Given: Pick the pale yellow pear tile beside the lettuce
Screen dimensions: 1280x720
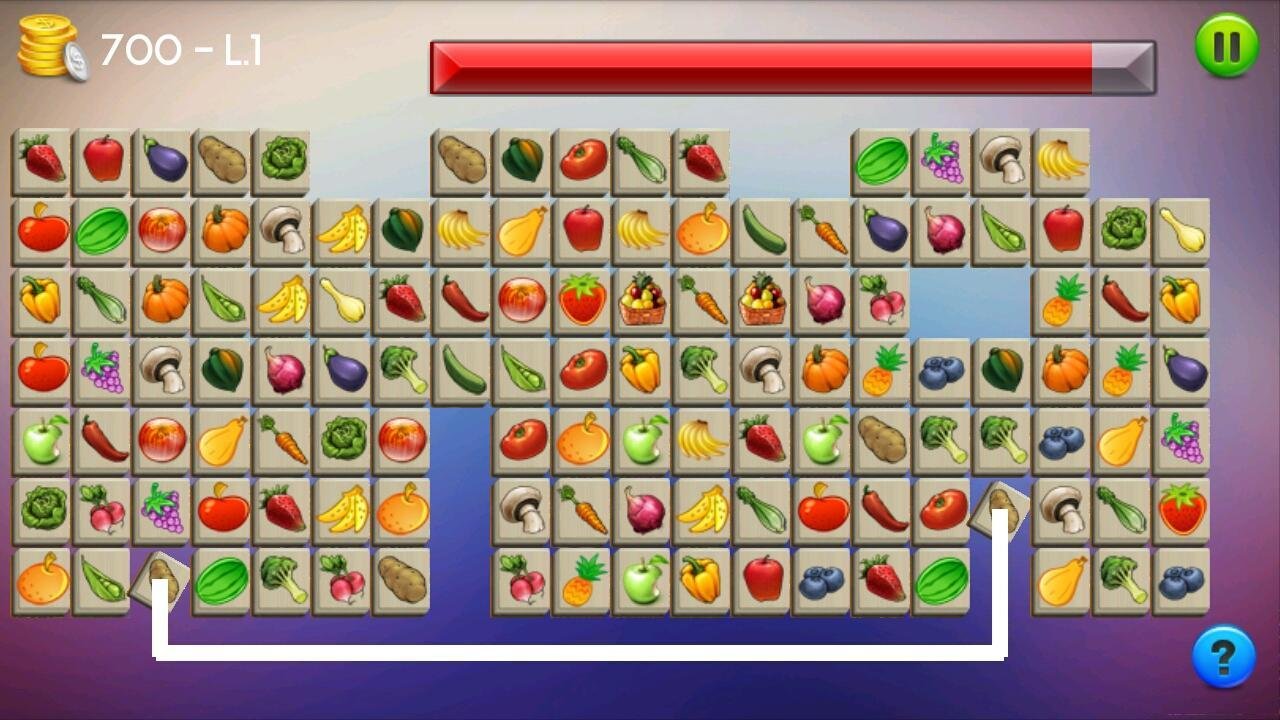Looking at the screenshot, I should 1182,231.
